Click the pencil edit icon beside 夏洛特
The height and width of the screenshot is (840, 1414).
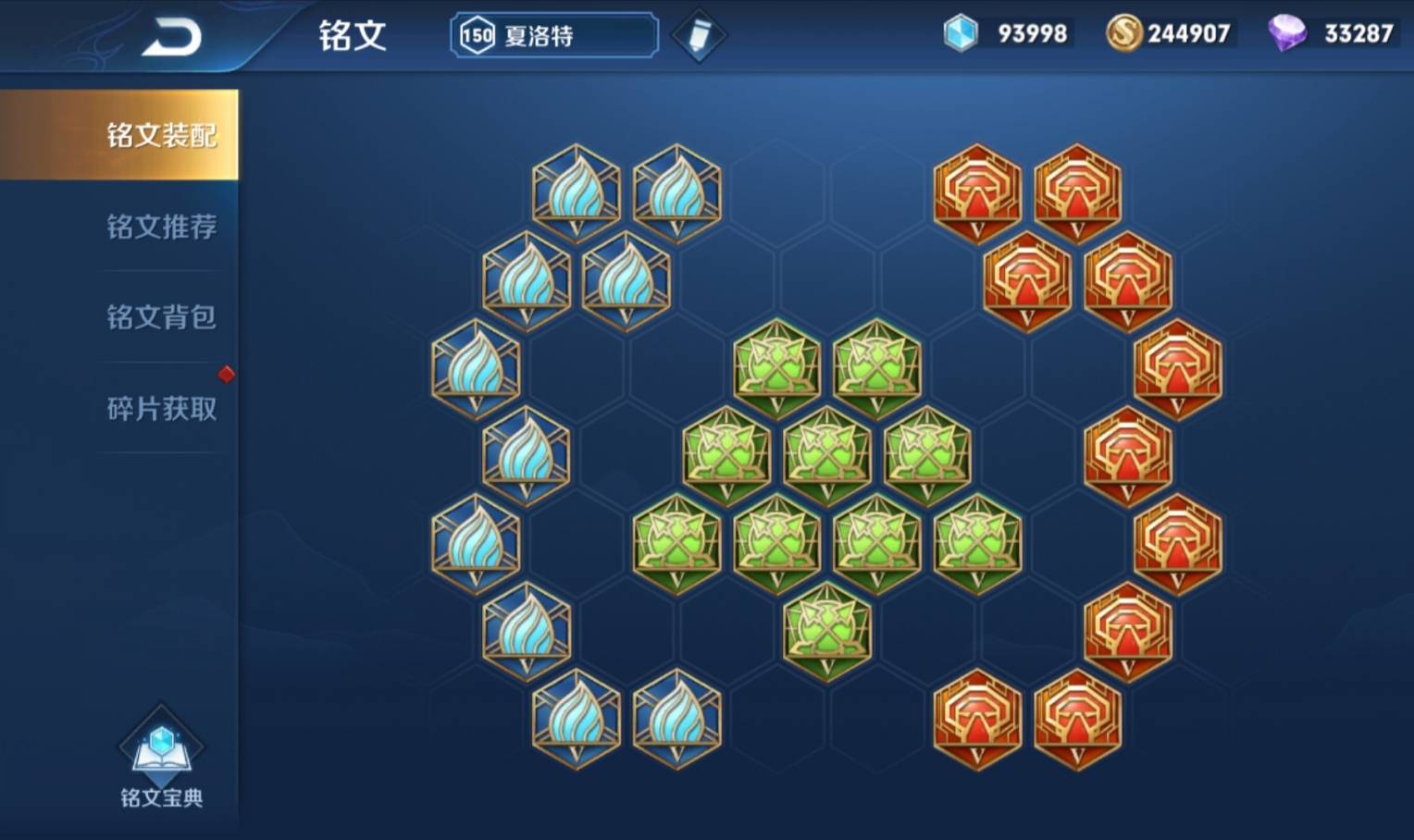click(700, 33)
